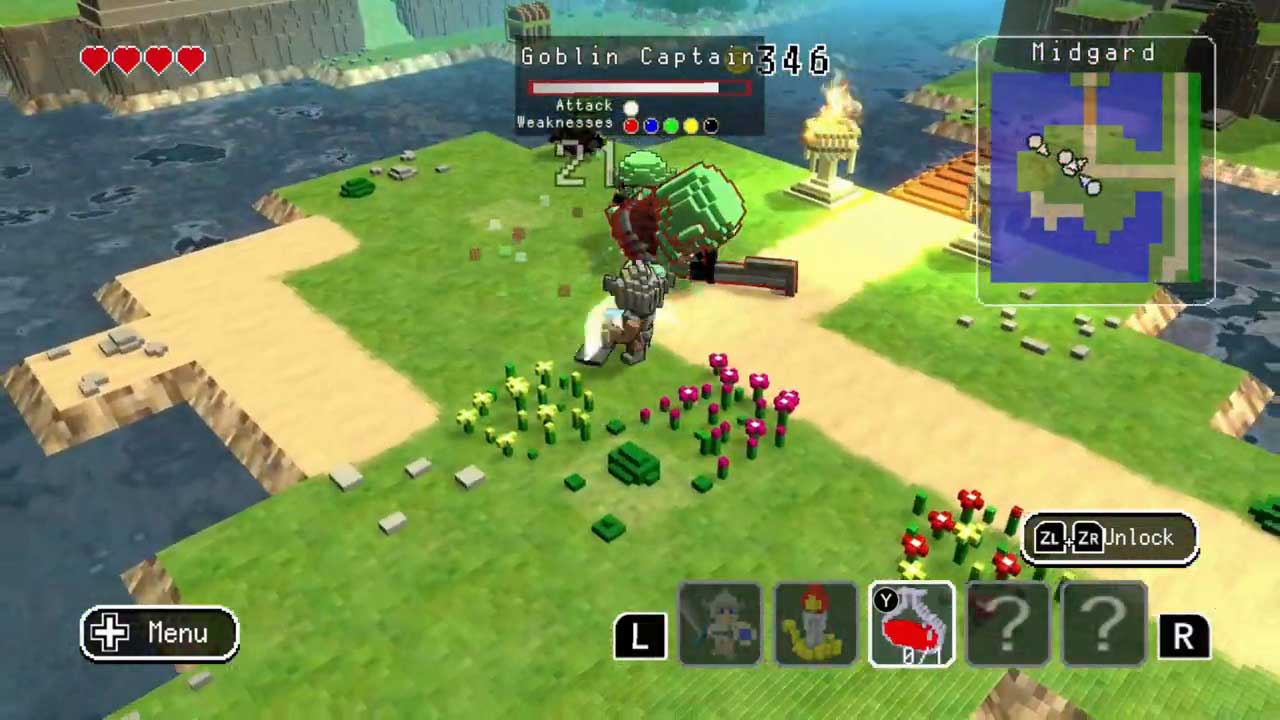Use the red potion flask slot

pos(912,625)
